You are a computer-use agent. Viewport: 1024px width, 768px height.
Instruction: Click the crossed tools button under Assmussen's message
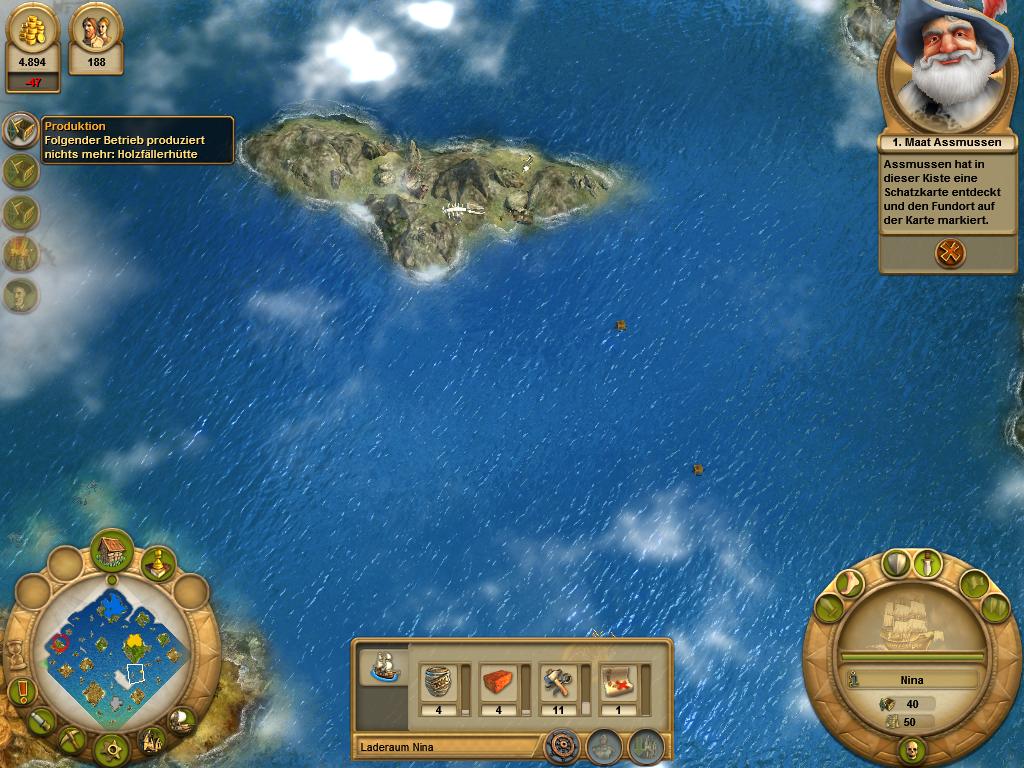[950, 253]
